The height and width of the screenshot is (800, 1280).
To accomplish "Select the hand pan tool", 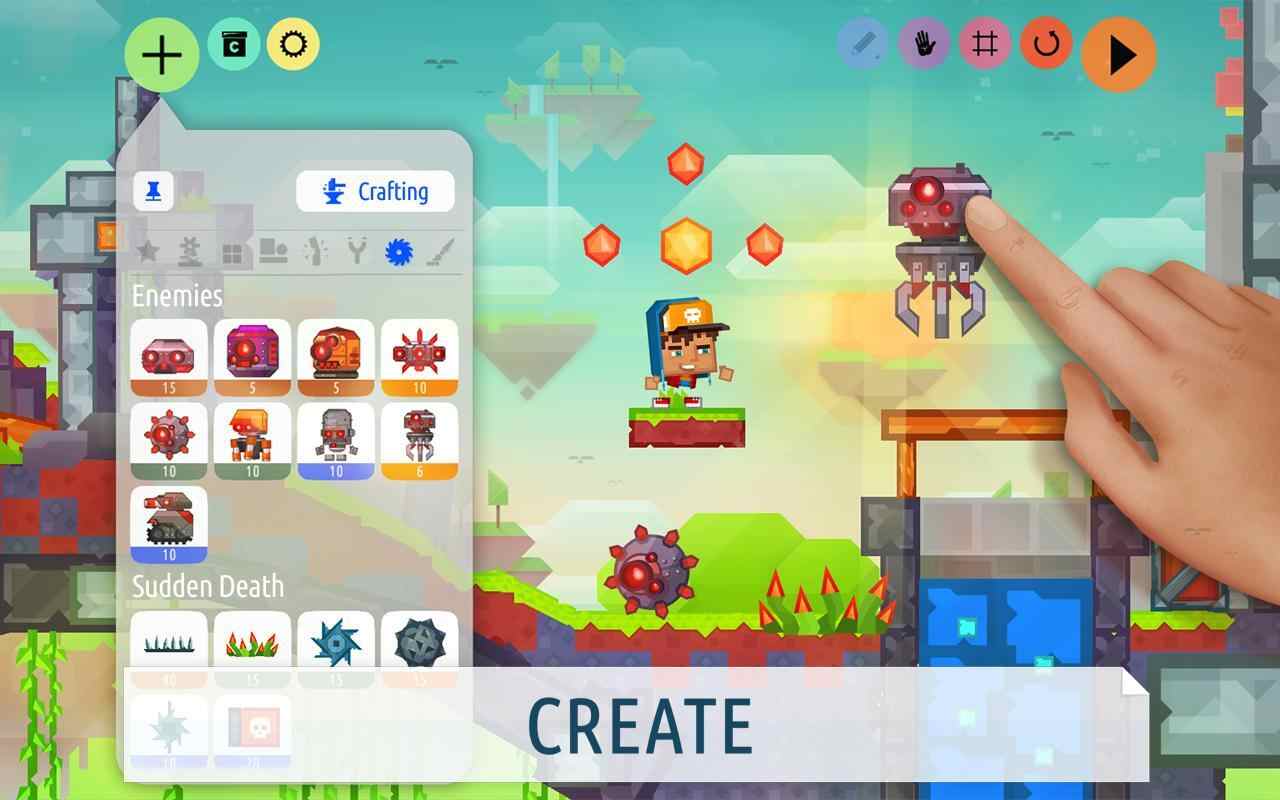I will (922, 44).
